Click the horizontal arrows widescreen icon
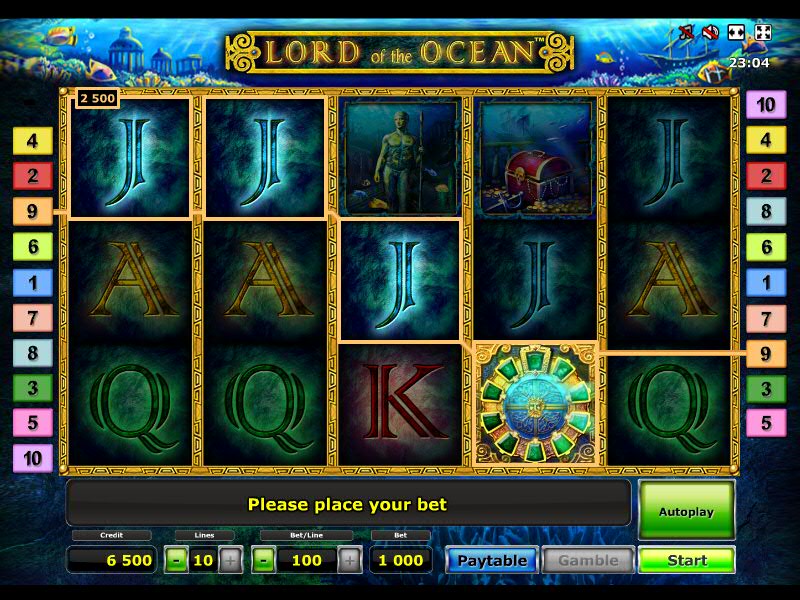Image resolution: width=800 pixels, height=600 pixels. (x=737, y=33)
